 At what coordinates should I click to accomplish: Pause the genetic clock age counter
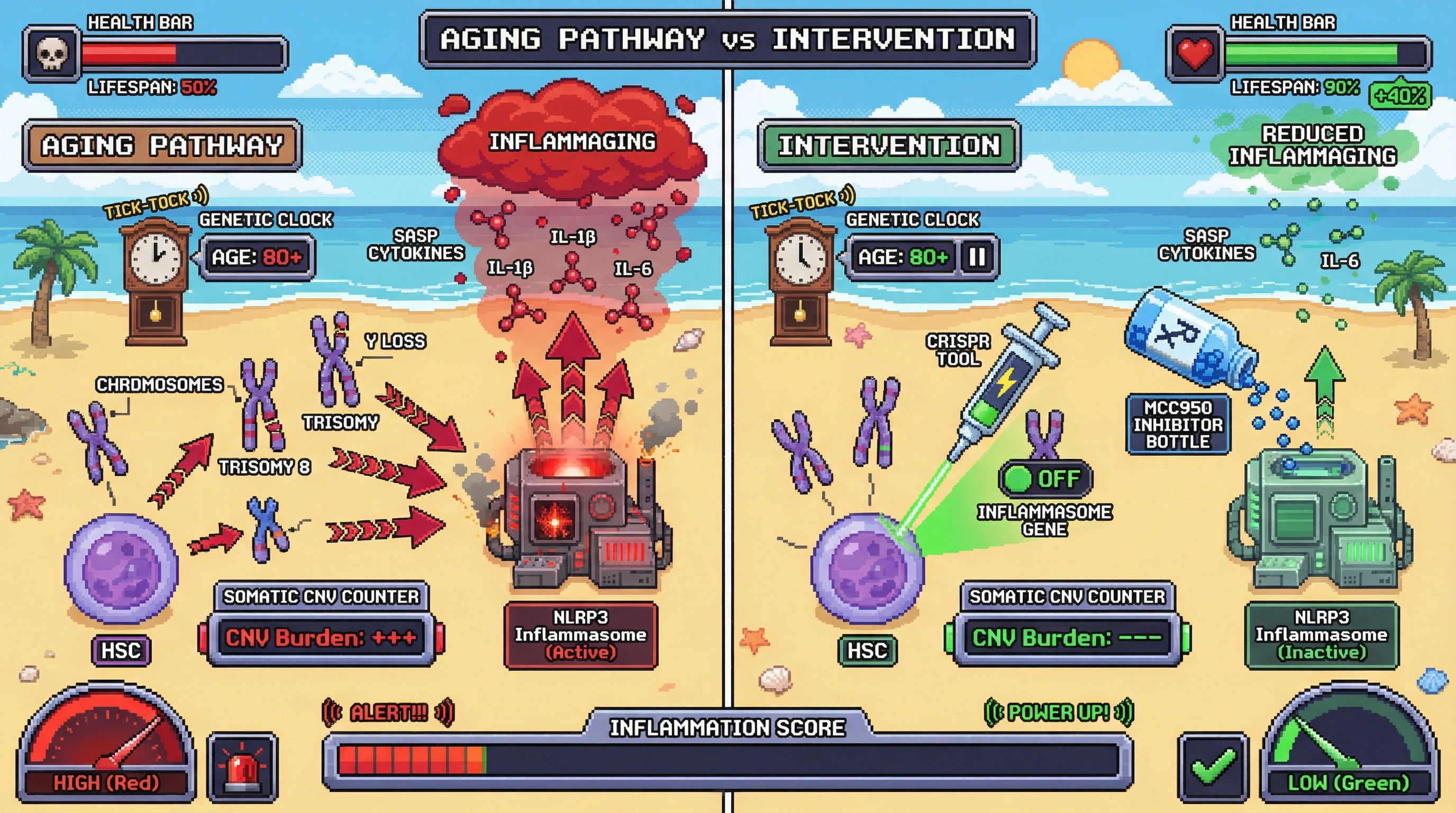click(977, 257)
